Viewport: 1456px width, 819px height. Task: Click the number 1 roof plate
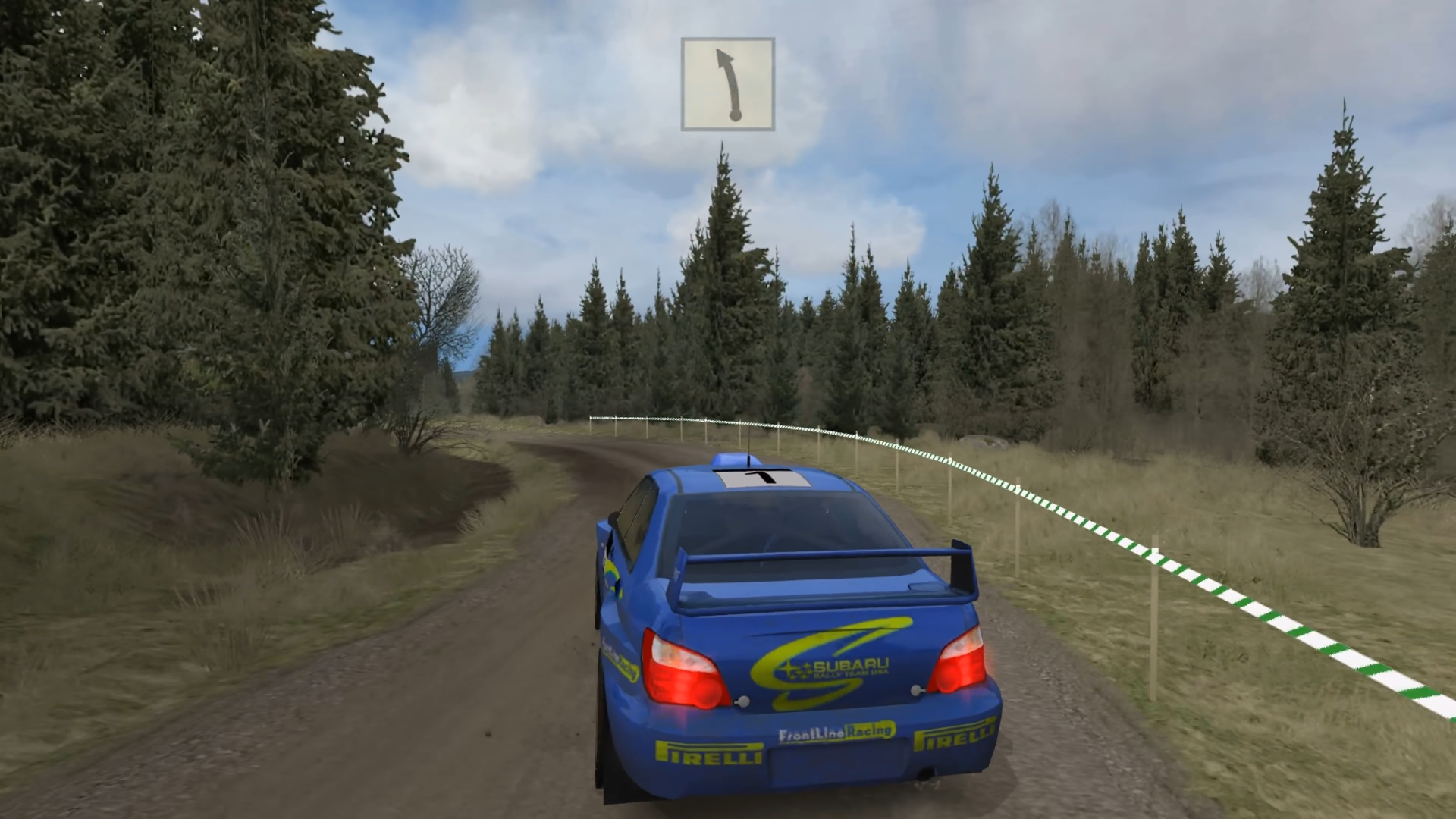point(762,478)
